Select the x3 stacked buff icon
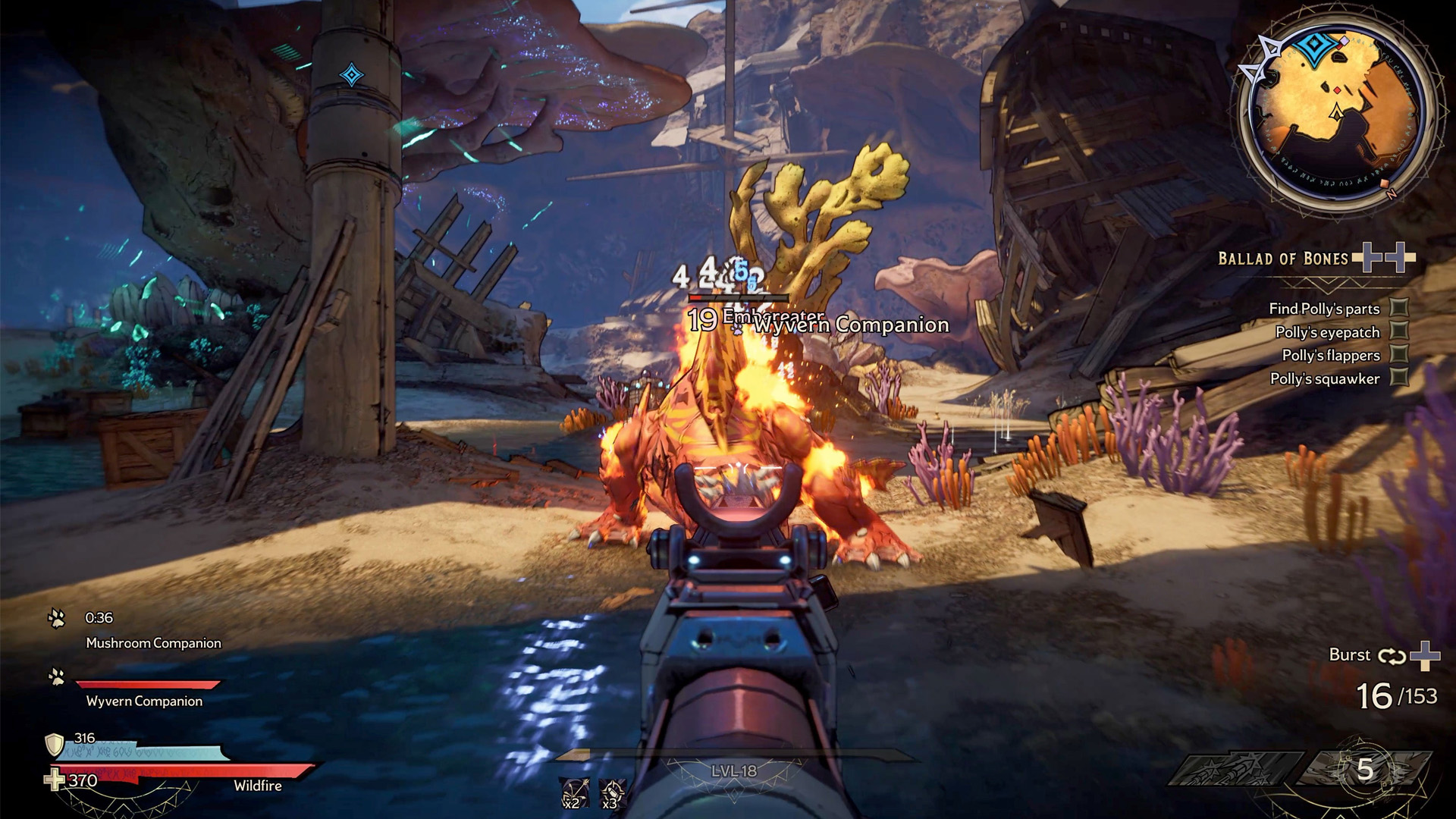1456x819 pixels. (x=612, y=792)
